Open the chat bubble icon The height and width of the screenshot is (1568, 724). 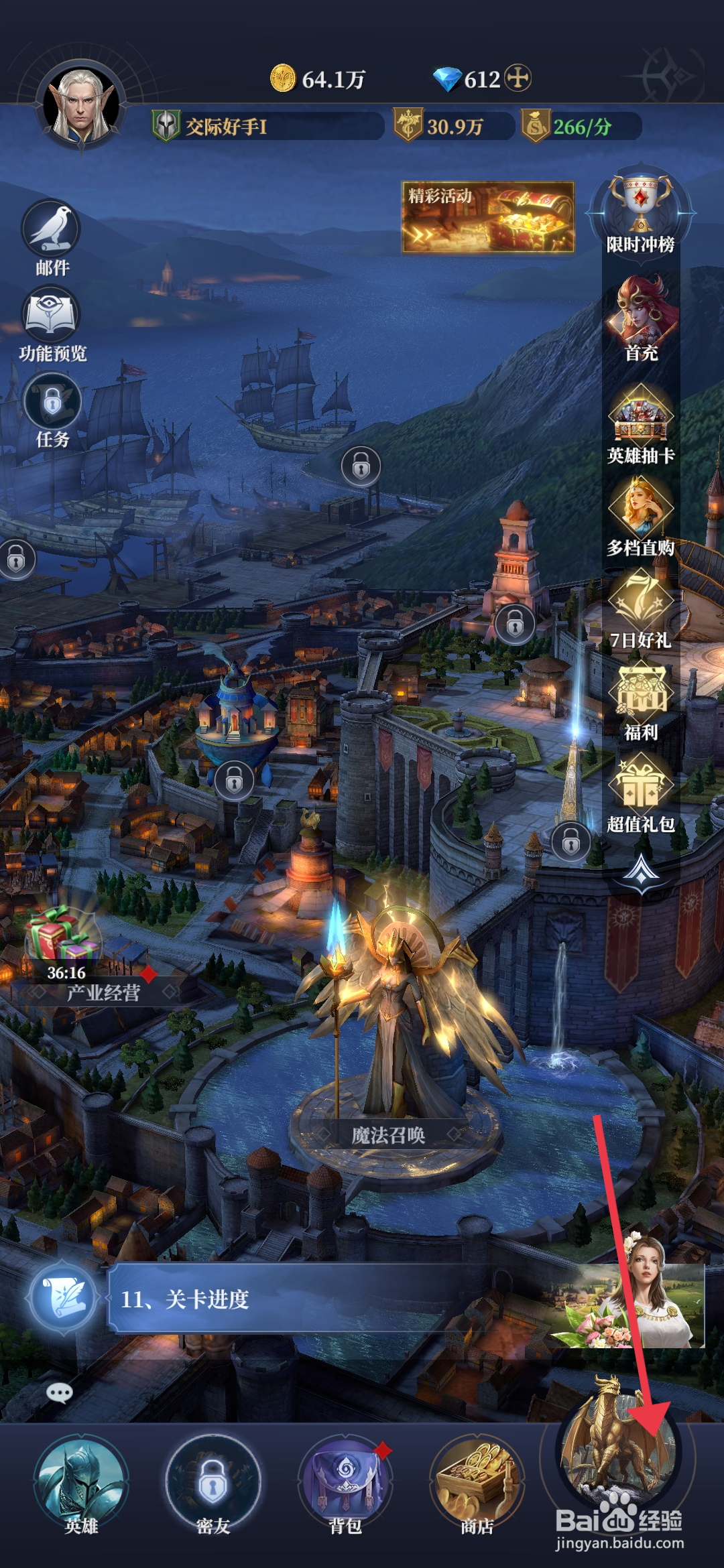click(x=60, y=1393)
